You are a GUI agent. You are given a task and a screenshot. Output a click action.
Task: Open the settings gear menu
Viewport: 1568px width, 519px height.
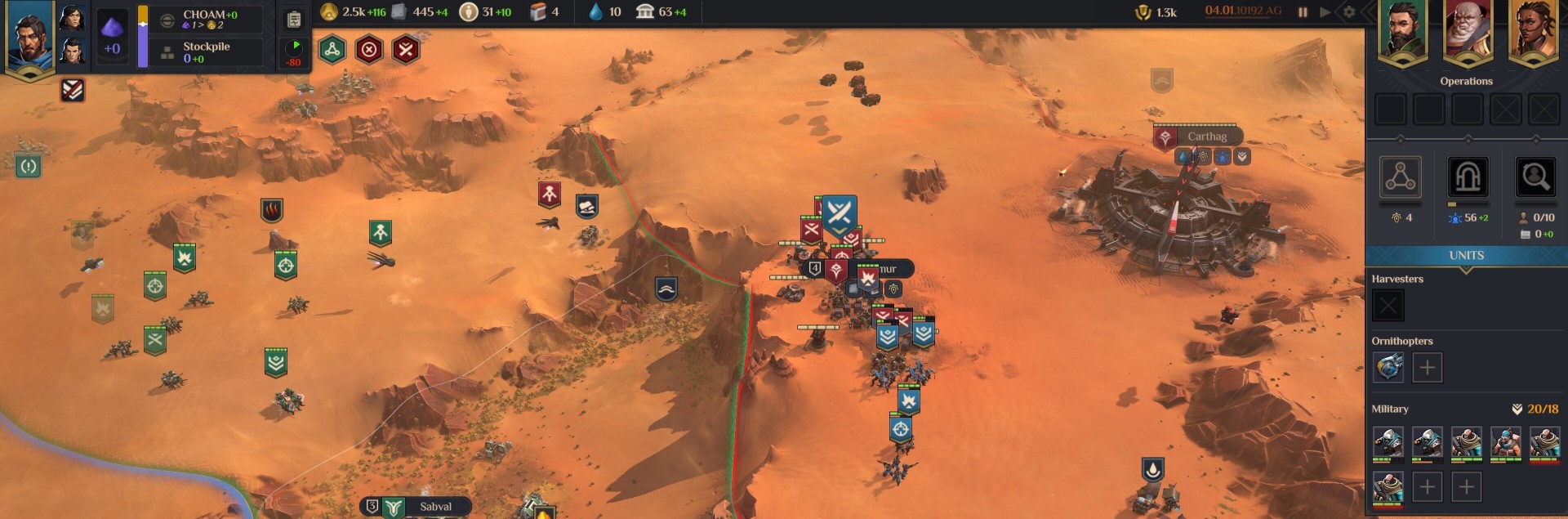(1349, 12)
